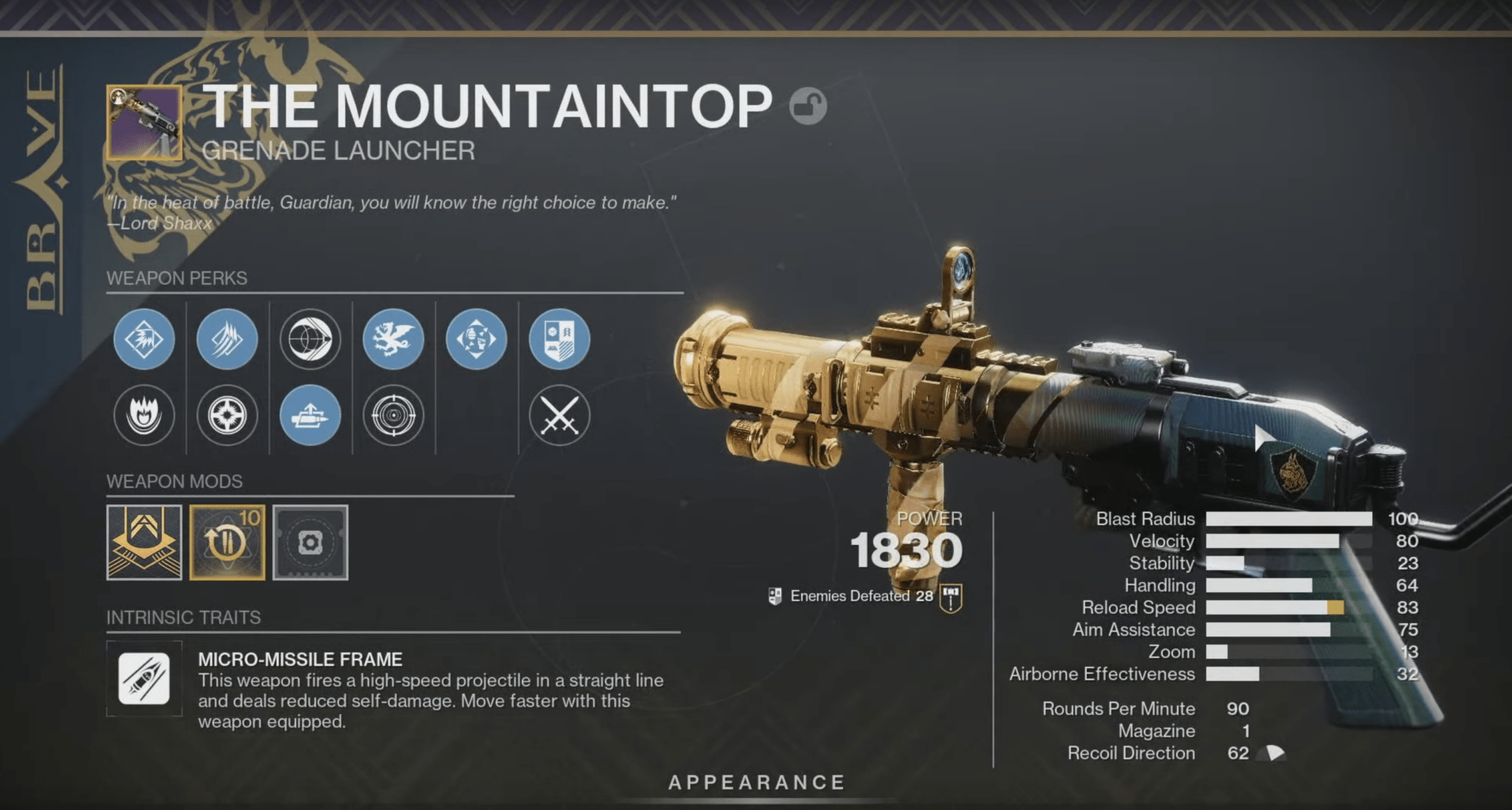Click the equipped gold weapon mod showing 10
This screenshot has height=810, width=1512.
(227, 541)
